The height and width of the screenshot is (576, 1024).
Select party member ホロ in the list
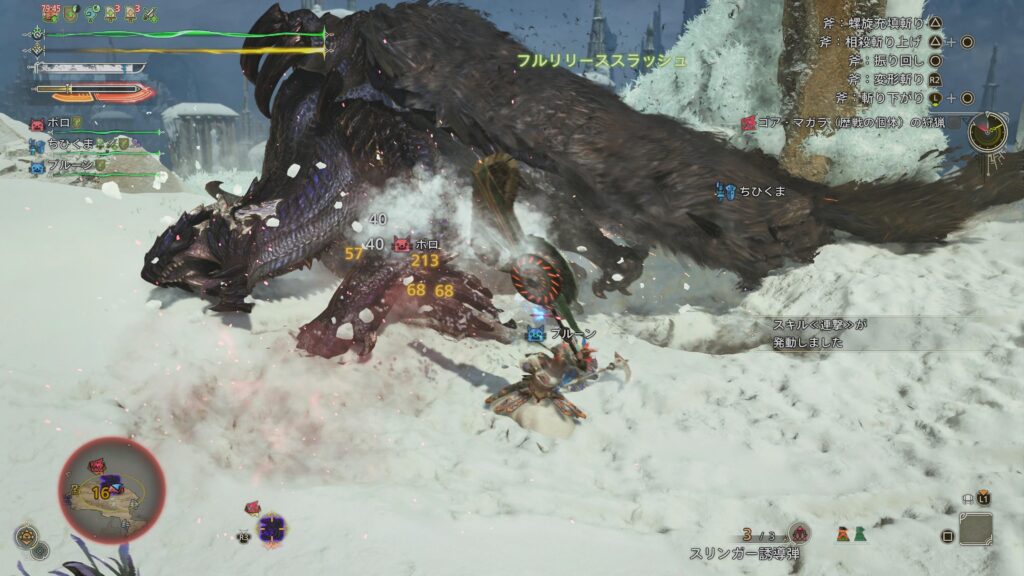point(57,124)
